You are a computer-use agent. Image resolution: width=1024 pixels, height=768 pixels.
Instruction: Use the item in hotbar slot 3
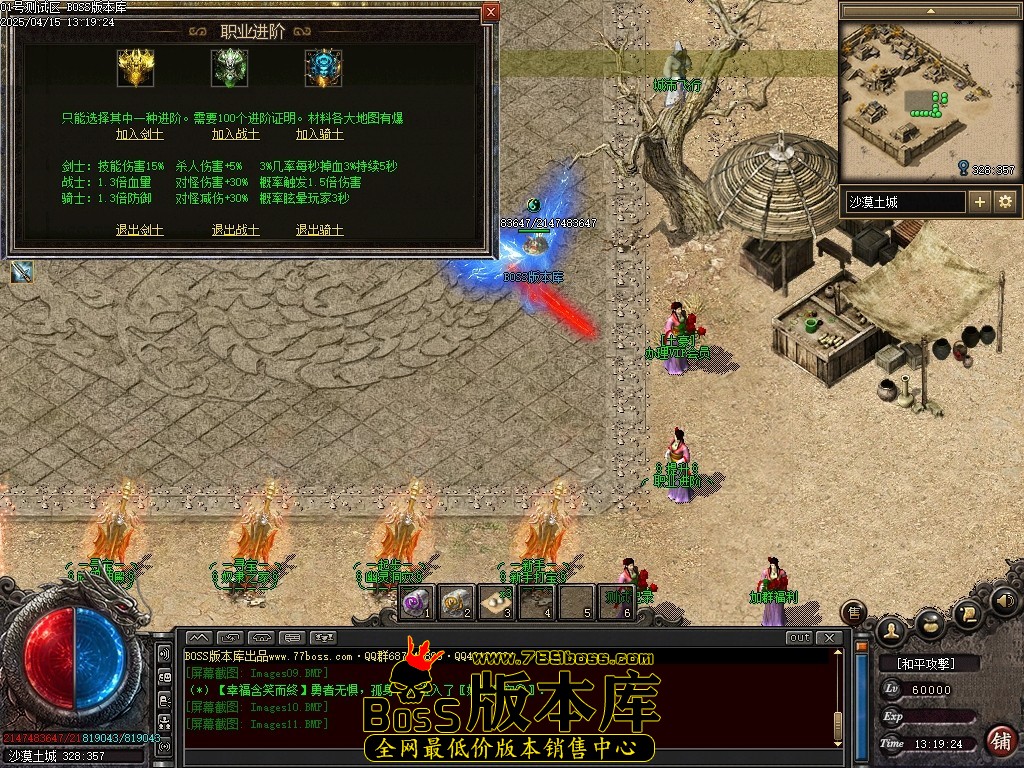[496, 602]
